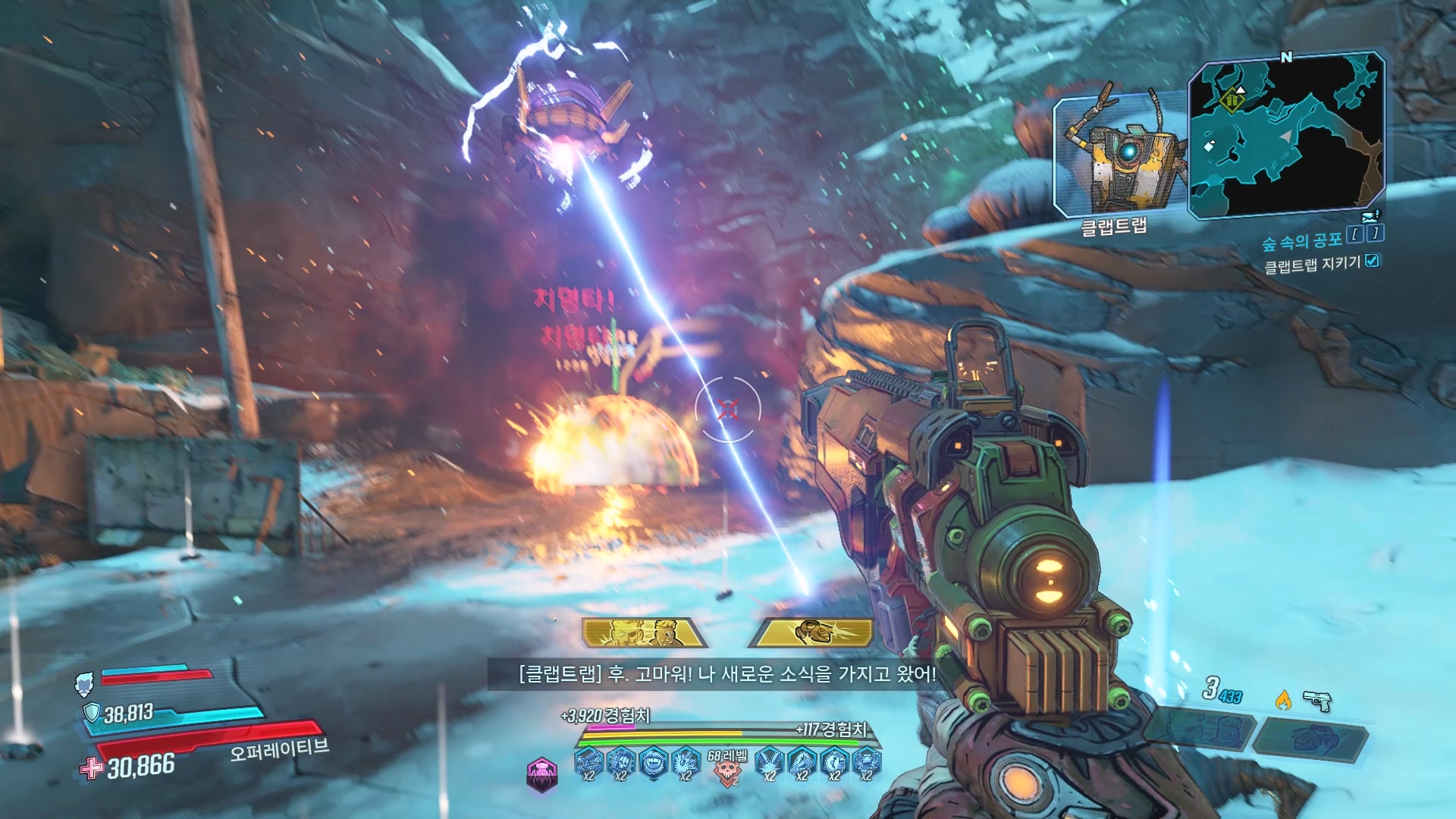Select the pistol weapon type icon
Screen dimensions: 1456x819
1317,701
